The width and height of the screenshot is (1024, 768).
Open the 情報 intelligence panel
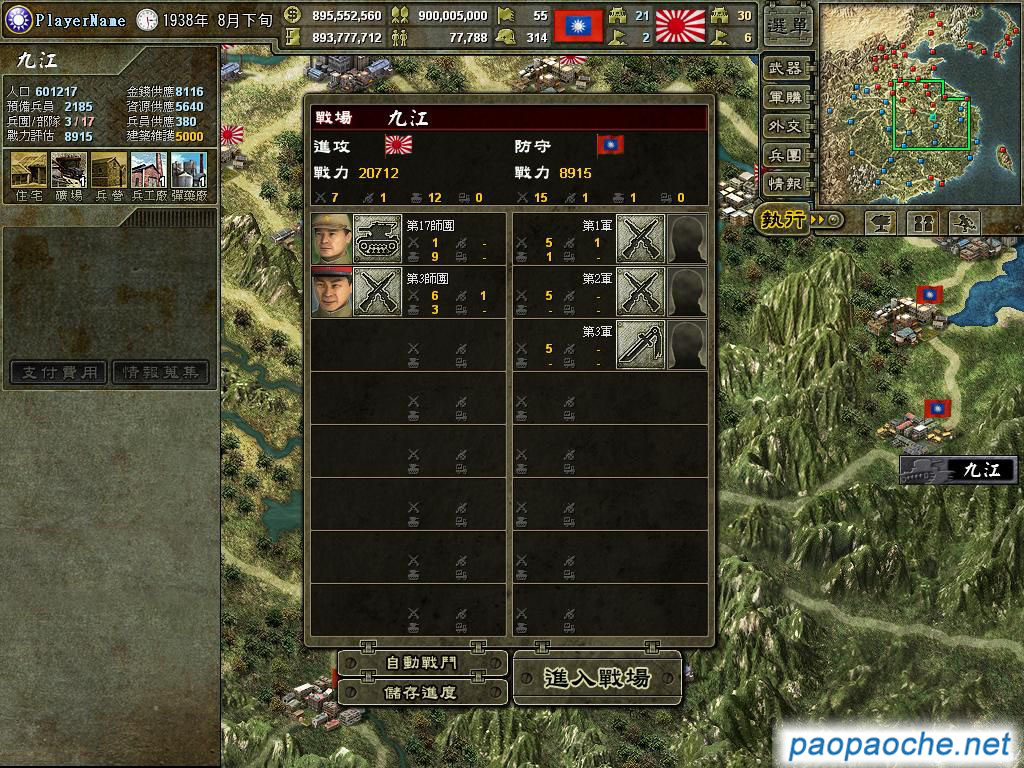click(786, 185)
